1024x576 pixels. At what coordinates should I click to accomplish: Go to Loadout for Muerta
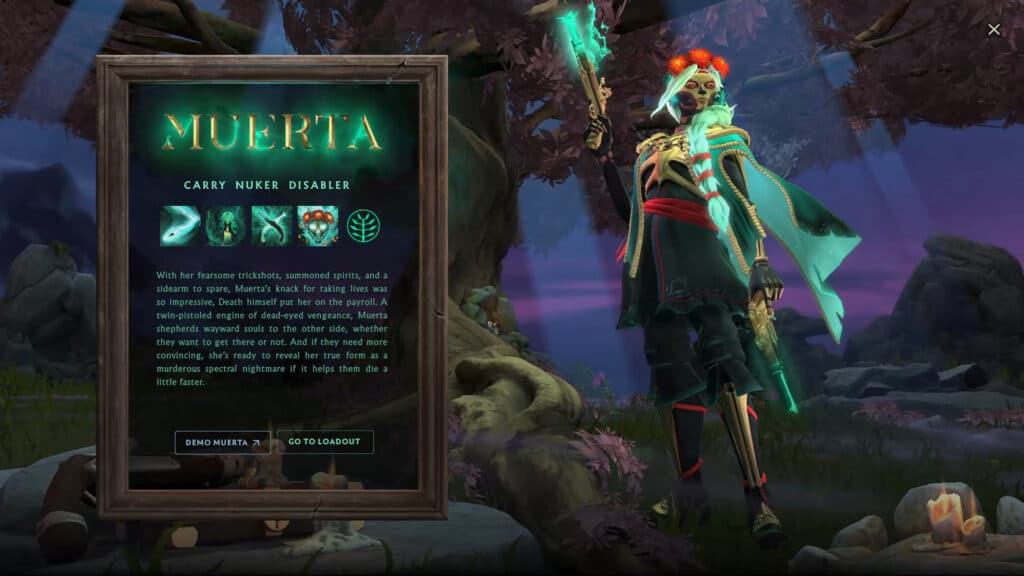tap(325, 442)
